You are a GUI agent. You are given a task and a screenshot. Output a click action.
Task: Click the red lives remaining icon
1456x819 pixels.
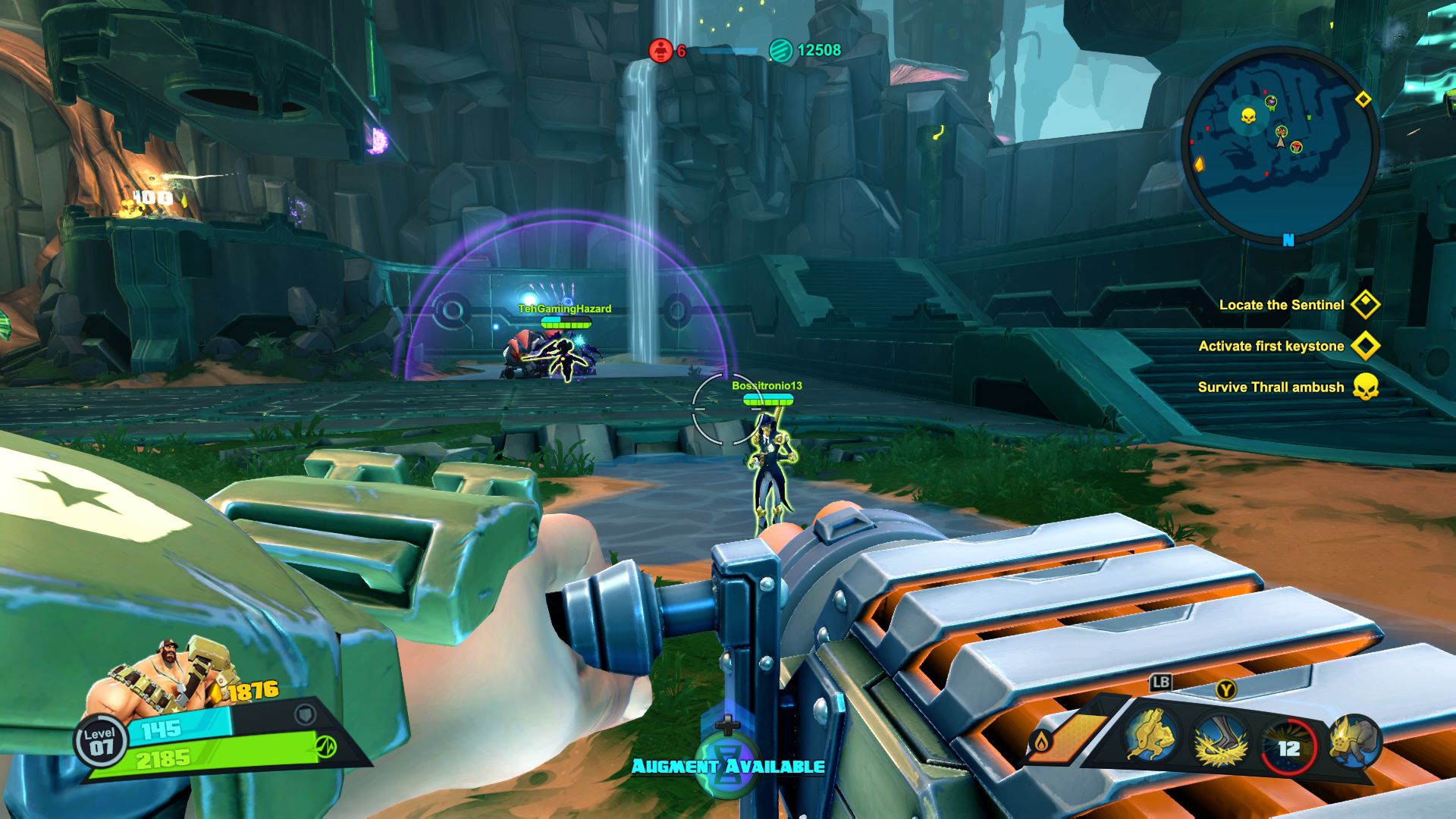pyautogui.click(x=661, y=51)
